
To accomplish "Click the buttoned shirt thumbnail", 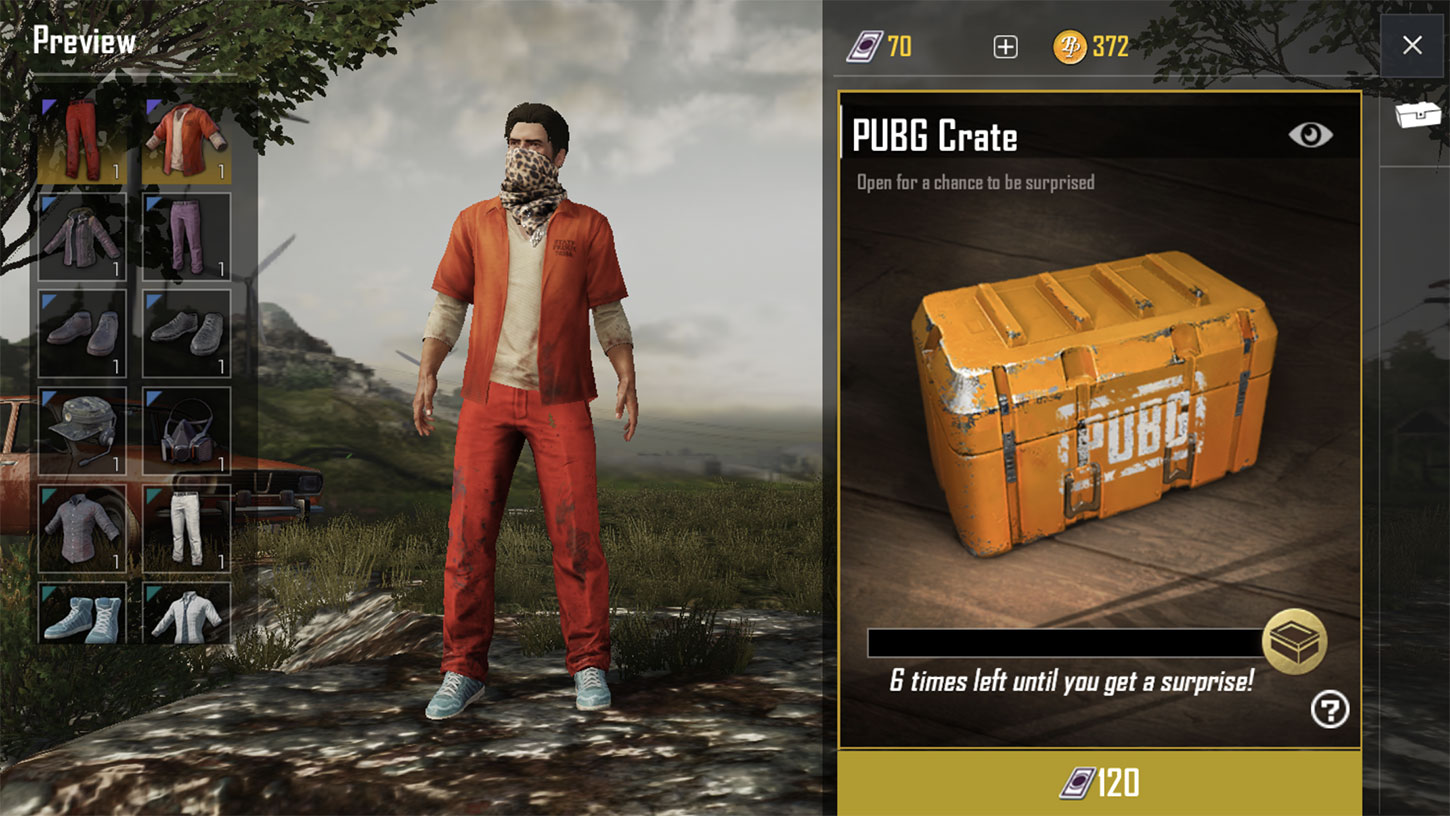I will 81,527.
